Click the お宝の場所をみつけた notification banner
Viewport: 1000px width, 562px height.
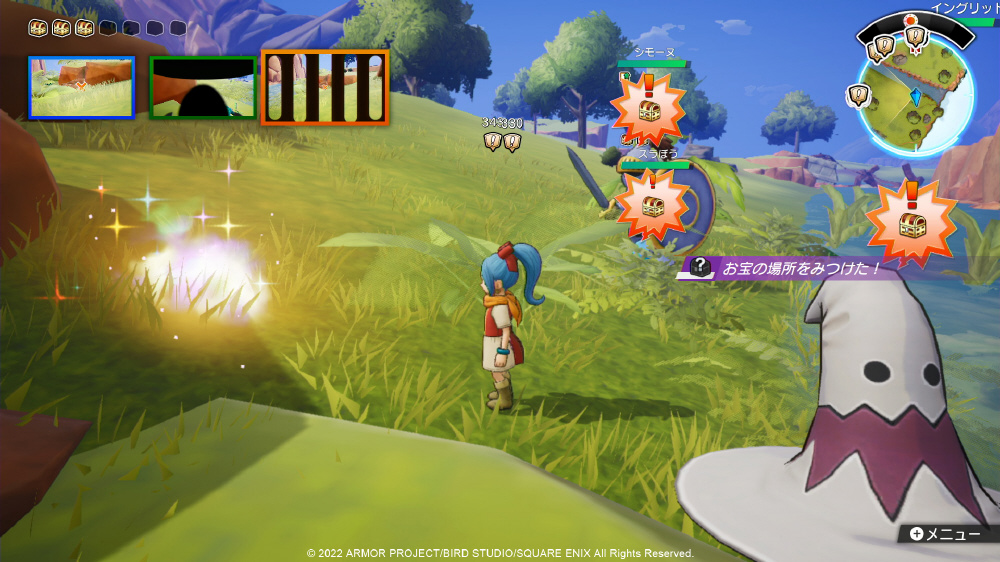click(790, 268)
